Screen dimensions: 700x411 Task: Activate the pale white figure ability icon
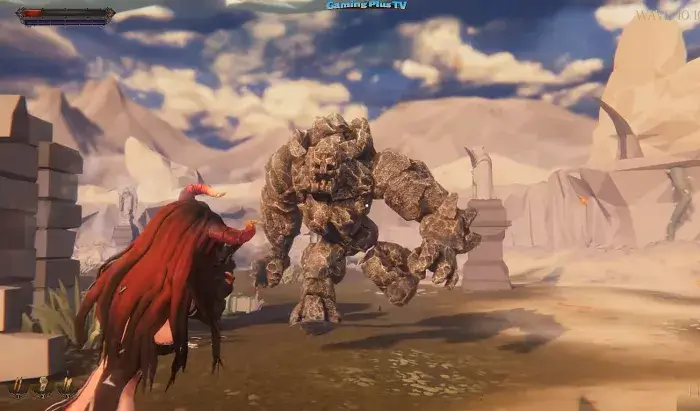pyautogui.click(x=43, y=385)
